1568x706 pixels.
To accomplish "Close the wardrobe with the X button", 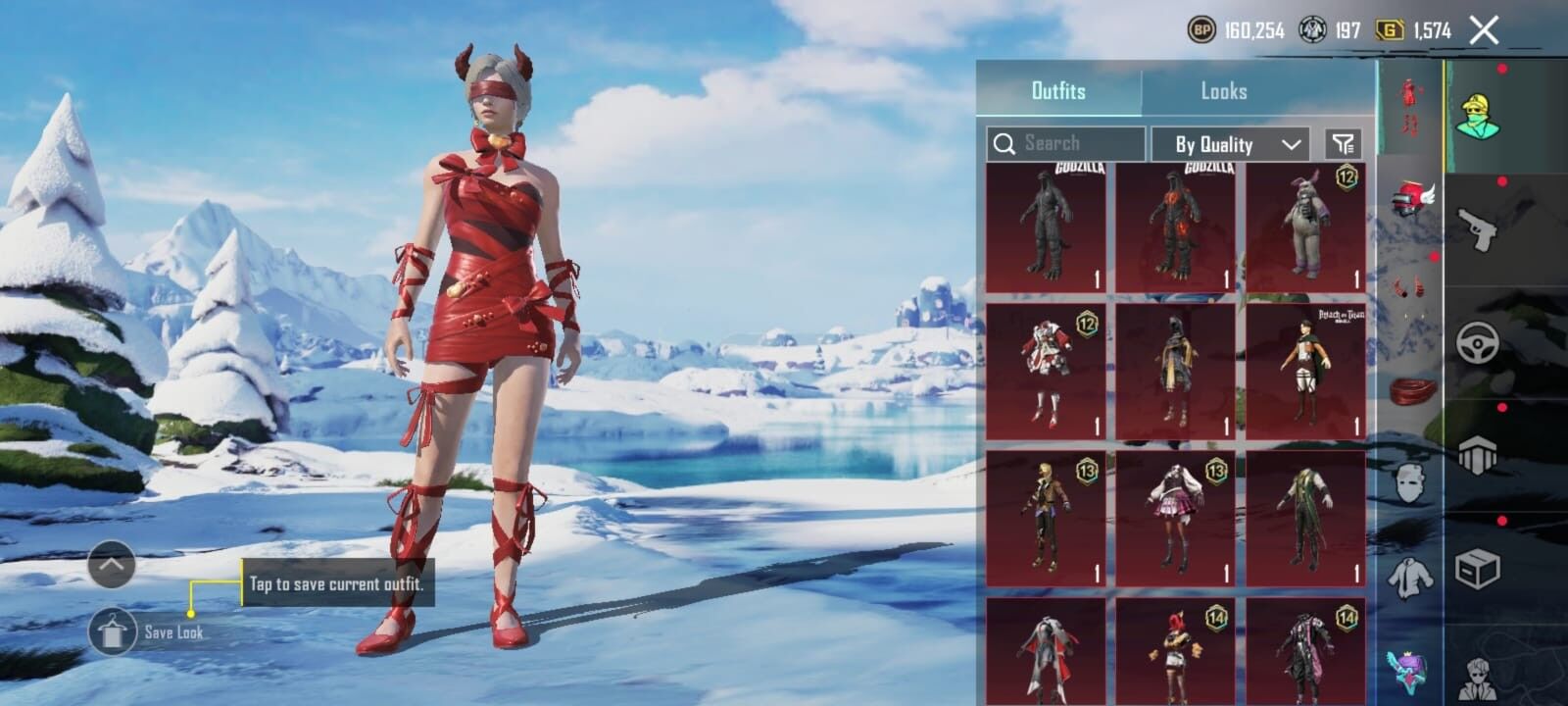I will click(x=1484, y=30).
